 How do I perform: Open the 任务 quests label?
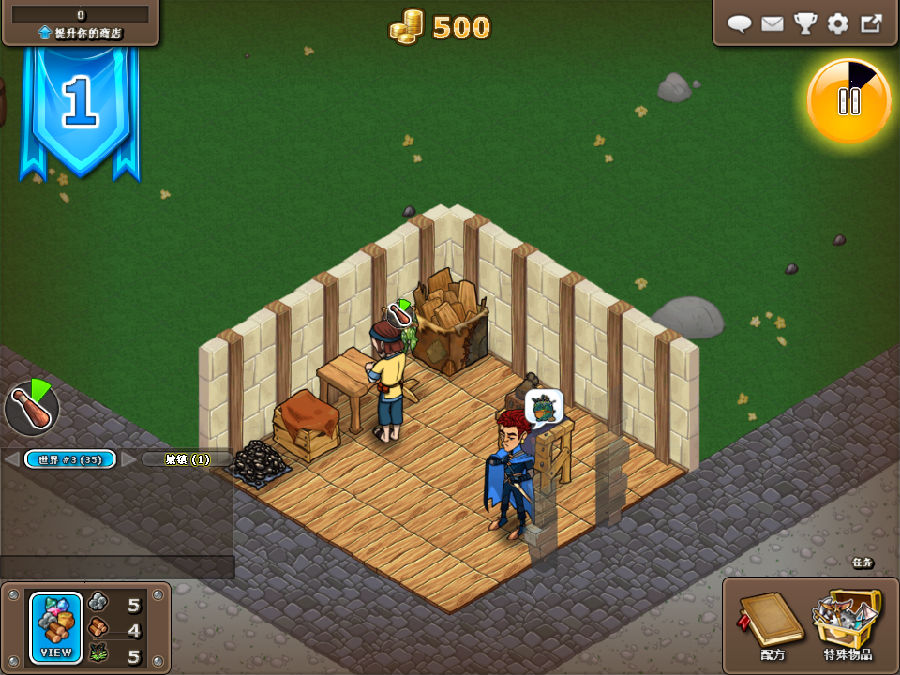click(862, 563)
